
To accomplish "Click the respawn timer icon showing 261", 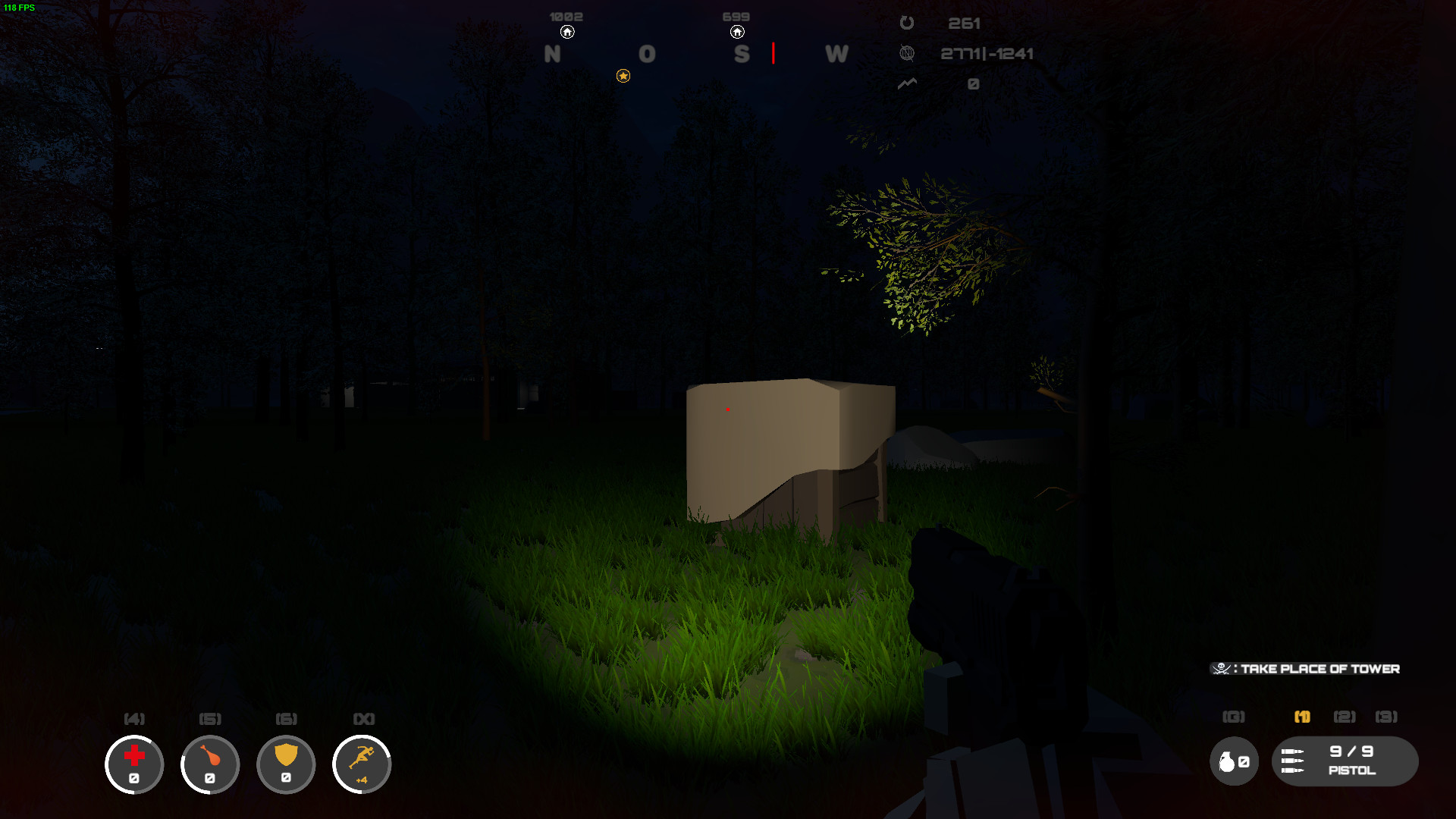I will [907, 23].
